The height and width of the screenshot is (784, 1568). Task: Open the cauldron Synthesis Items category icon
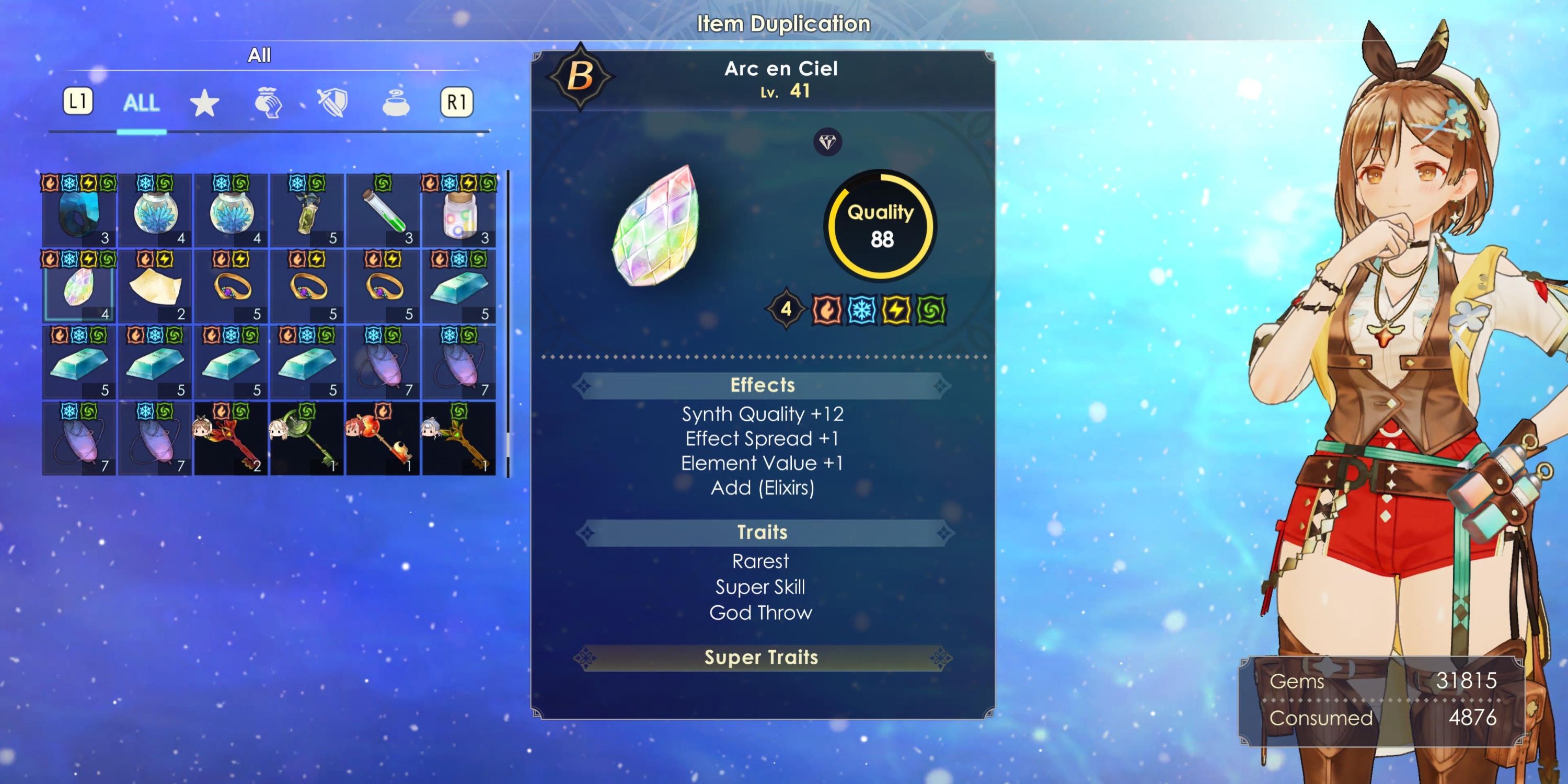point(397,103)
